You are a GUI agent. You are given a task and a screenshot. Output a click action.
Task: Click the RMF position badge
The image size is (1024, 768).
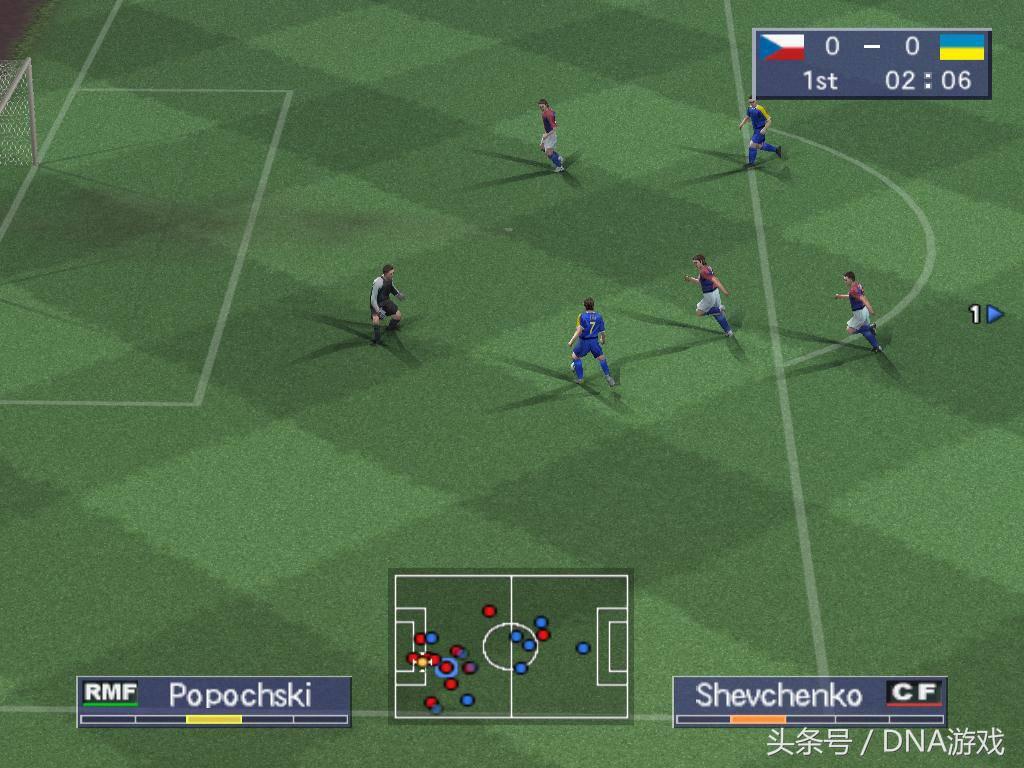coord(110,692)
